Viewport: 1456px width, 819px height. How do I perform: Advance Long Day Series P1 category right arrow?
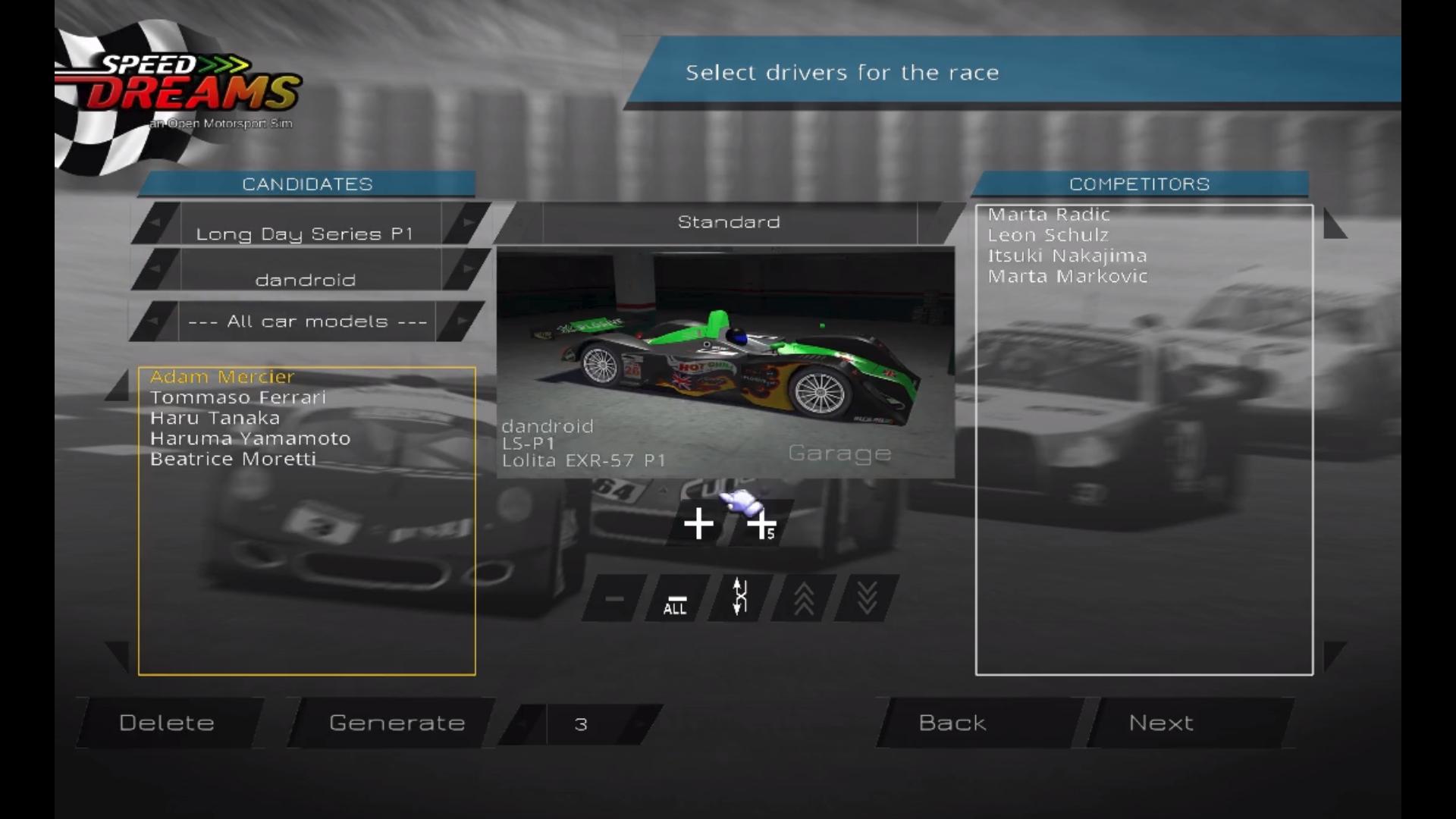[466, 223]
